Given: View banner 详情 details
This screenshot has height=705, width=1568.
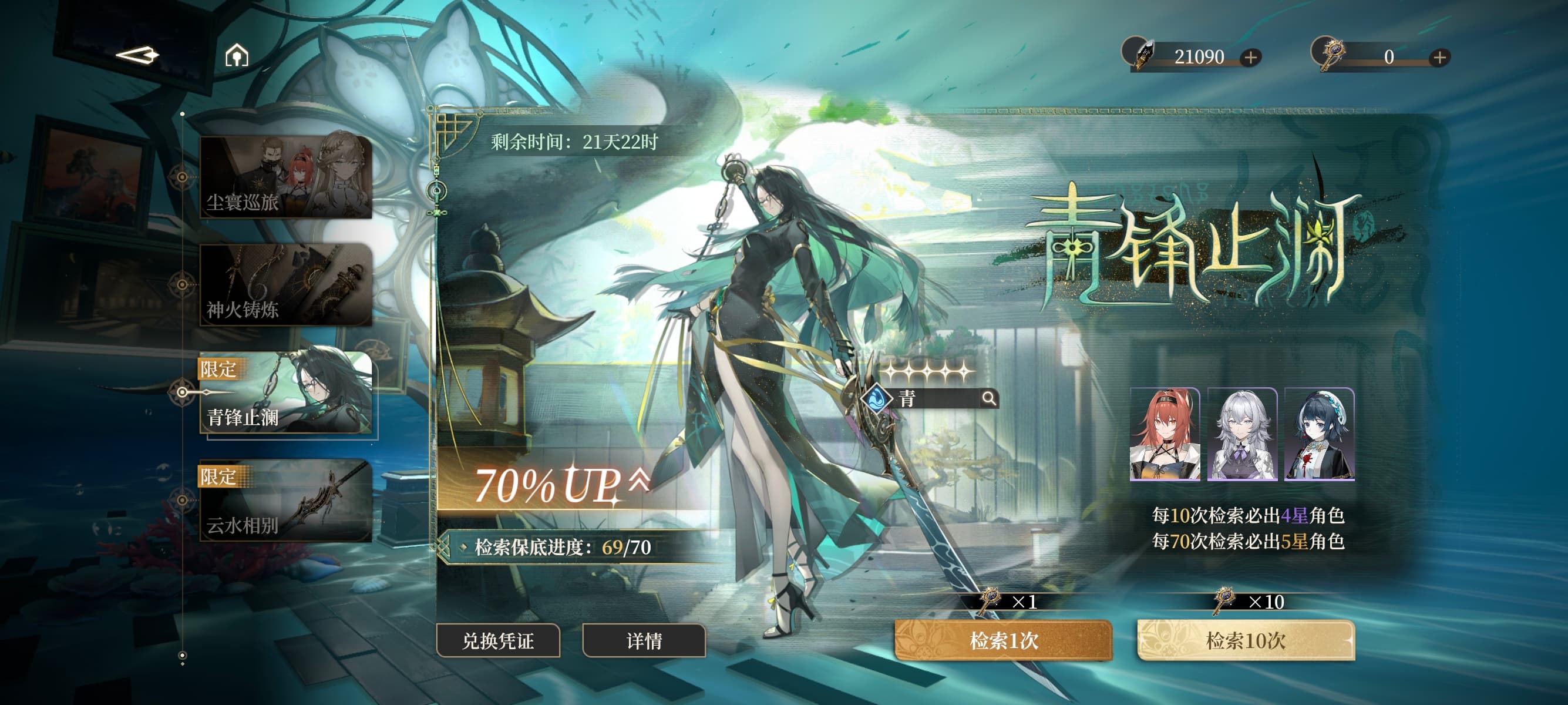Looking at the screenshot, I should tap(644, 640).
